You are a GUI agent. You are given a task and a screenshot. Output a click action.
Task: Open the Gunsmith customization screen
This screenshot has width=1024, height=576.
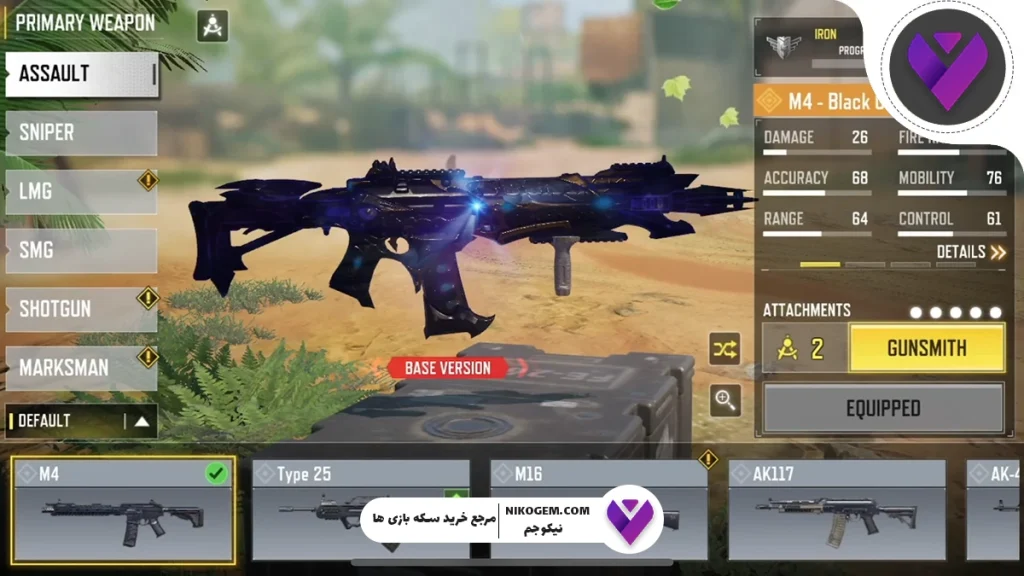tap(926, 348)
